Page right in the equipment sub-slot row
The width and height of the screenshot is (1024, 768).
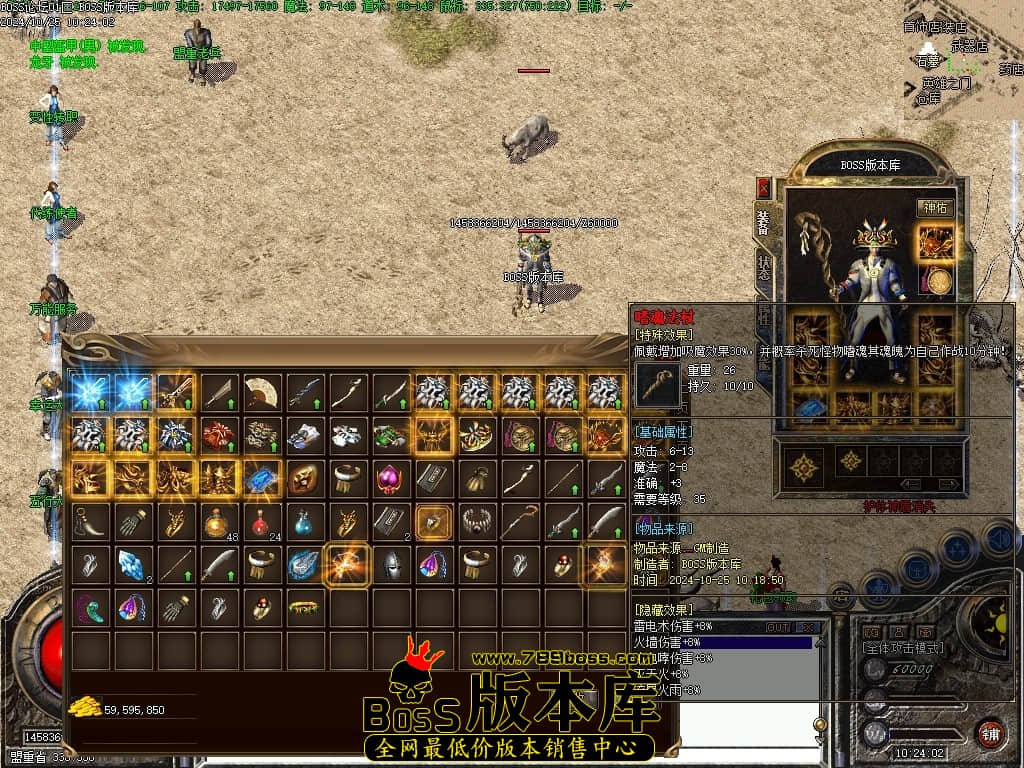click(x=942, y=484)
